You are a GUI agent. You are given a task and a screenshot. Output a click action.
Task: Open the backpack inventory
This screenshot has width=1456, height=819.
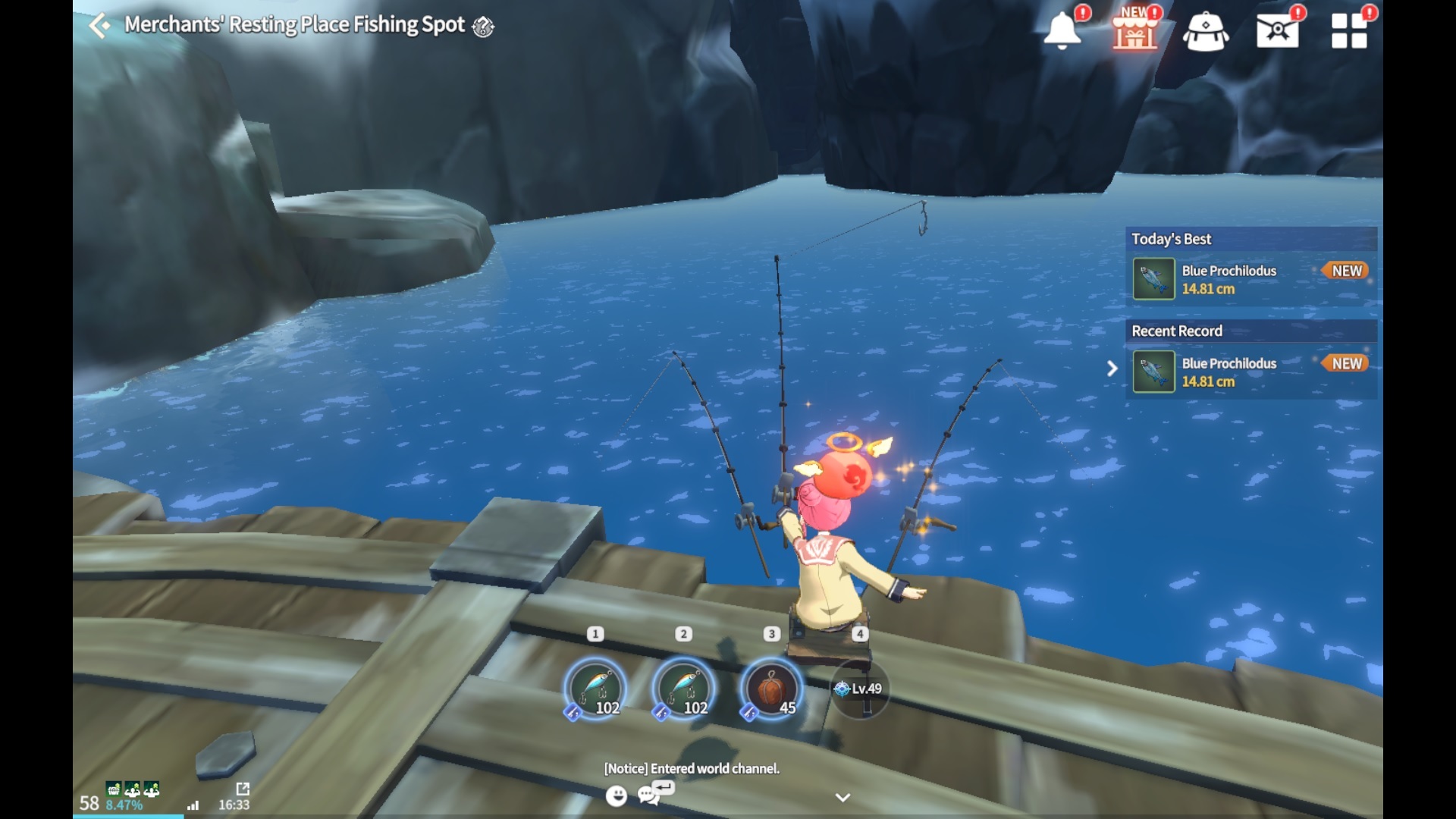point(1206,33)
